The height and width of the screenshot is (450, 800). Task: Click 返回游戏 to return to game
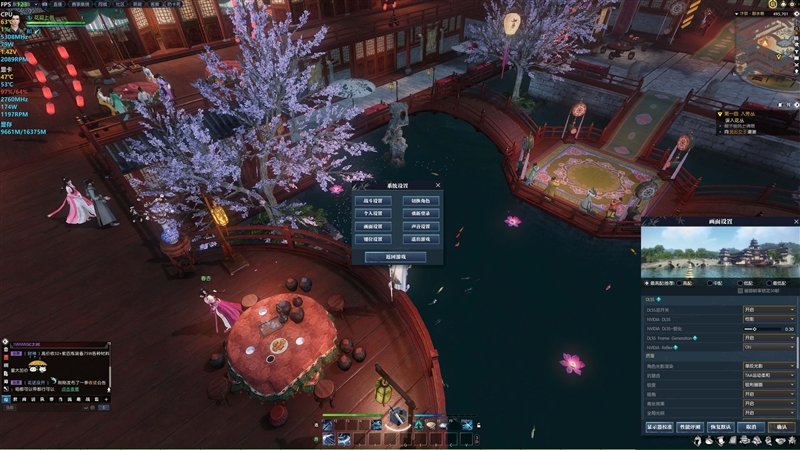pyautogui.click(x=397, y=257)
